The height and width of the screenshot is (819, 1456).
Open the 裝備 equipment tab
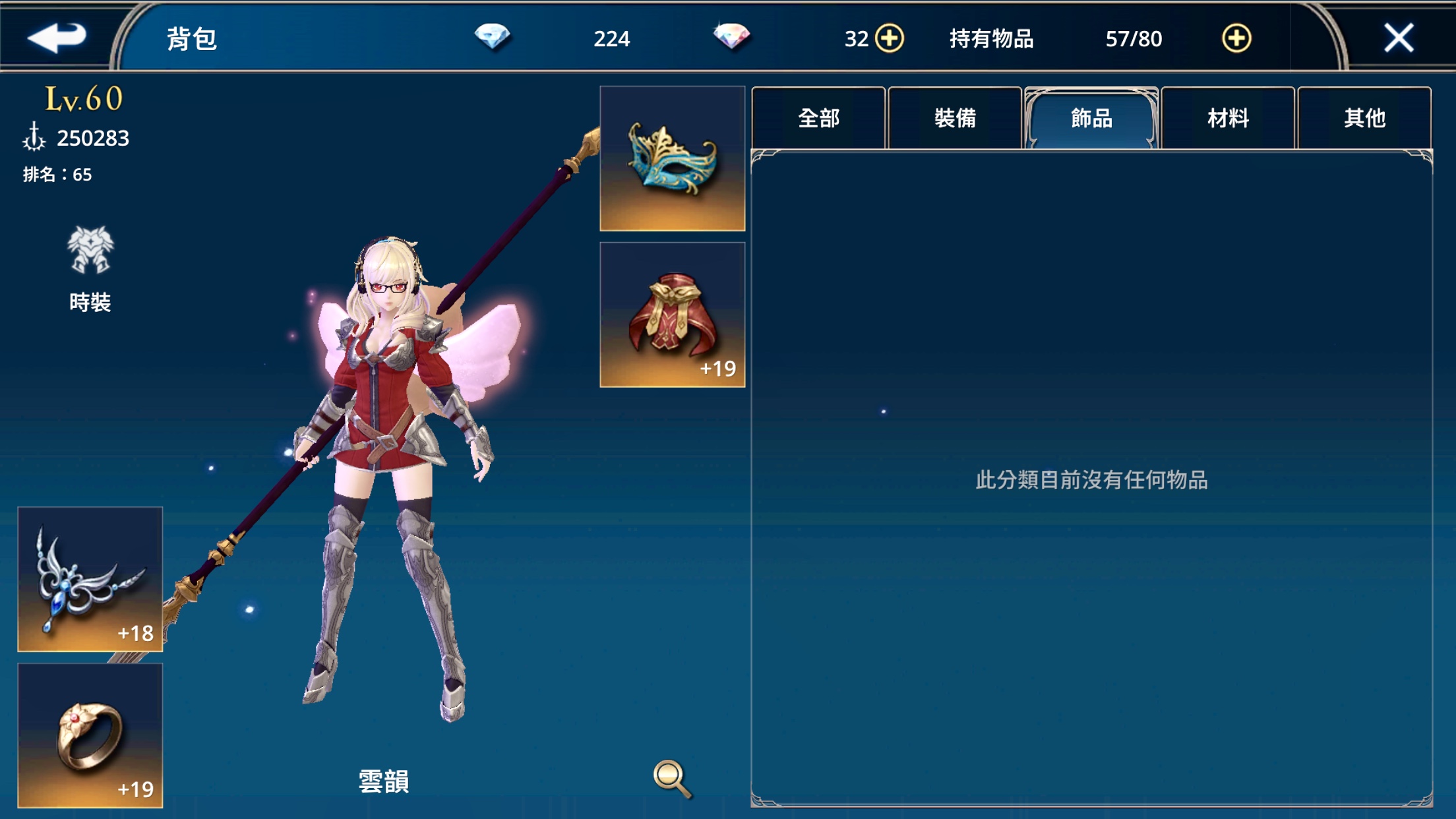[x=955, y=117]
